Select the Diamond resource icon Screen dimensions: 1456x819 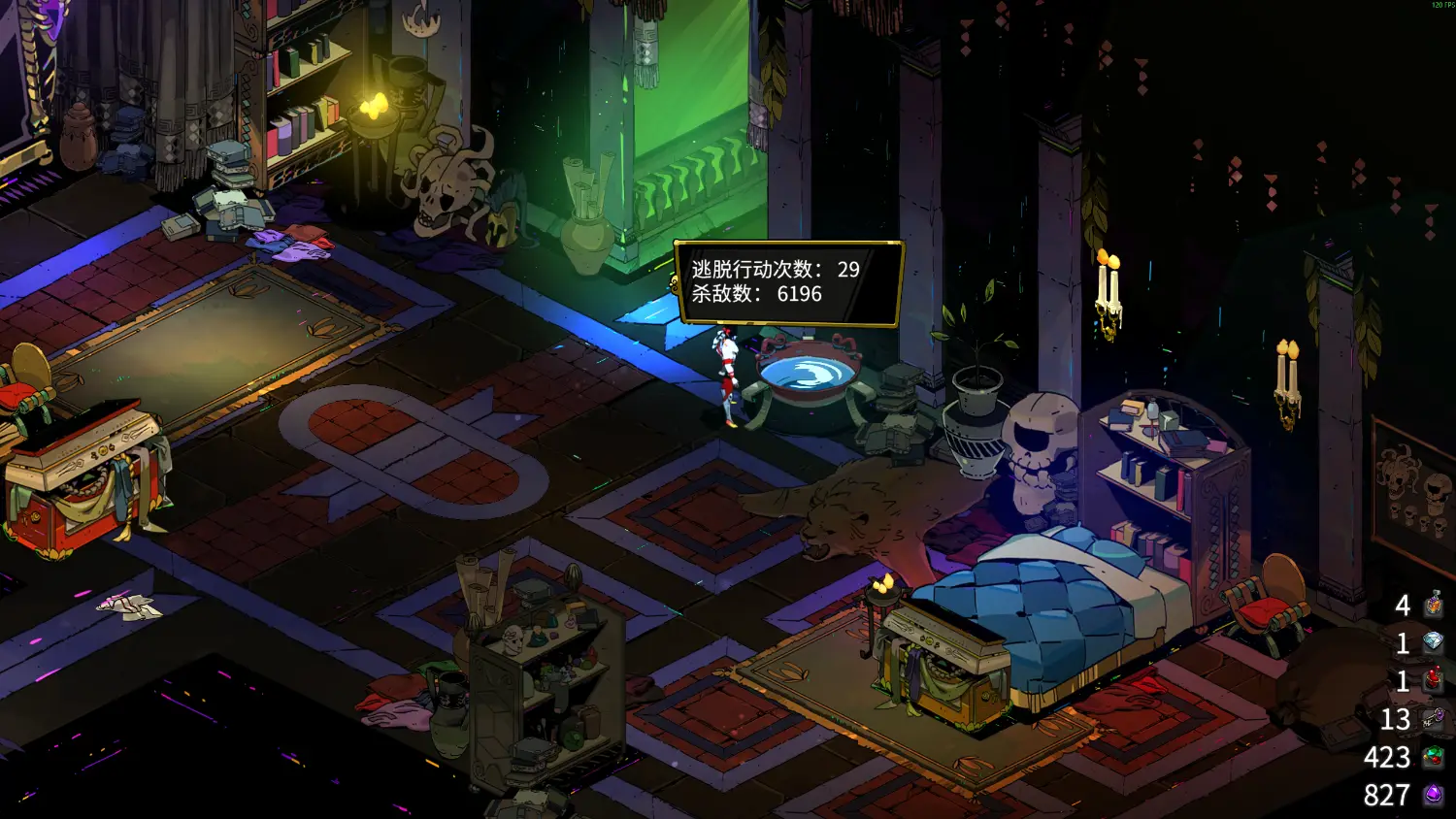tap(1434, 642)
